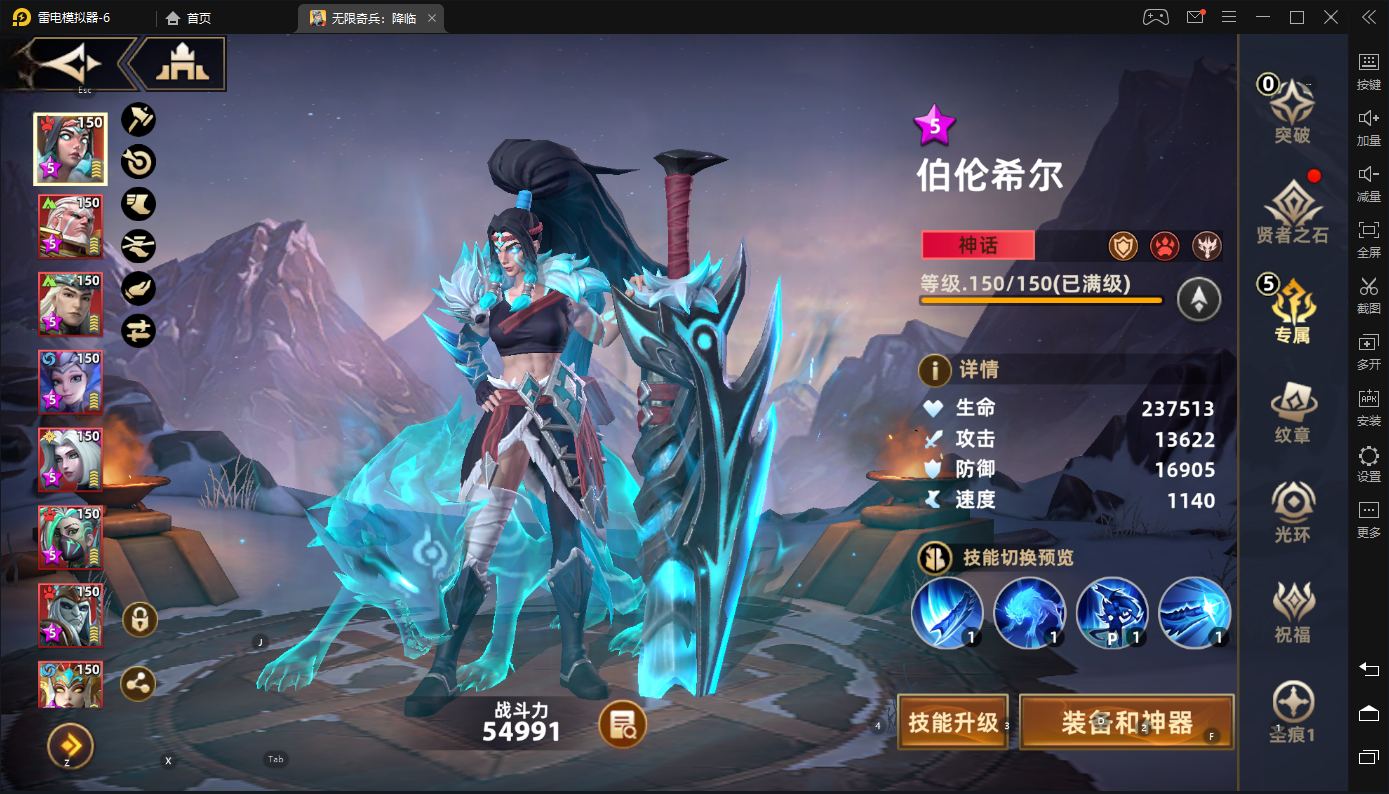Click the 等级 150/150 progress bar
This screenshot has height=794, width=1389.
point(1040,298)
